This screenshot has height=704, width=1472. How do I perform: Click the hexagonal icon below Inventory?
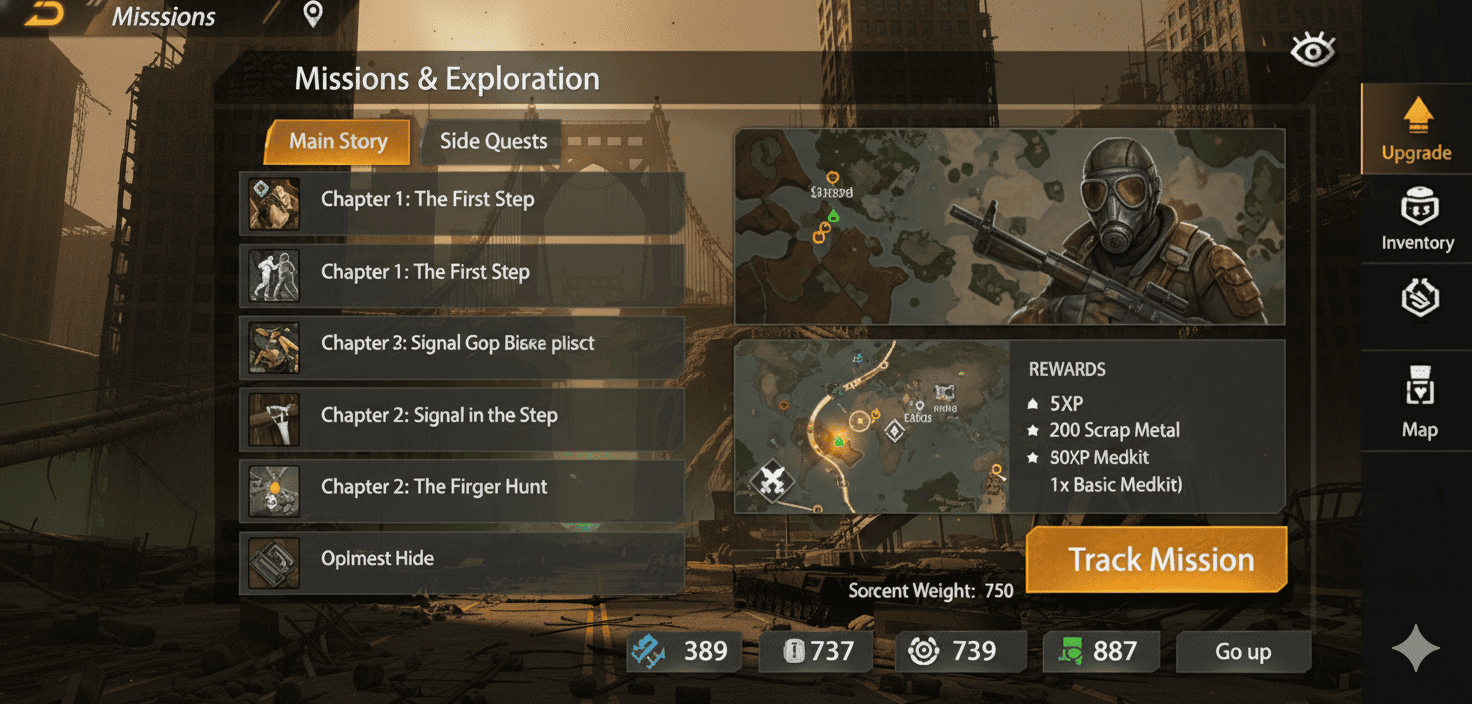1419,300
